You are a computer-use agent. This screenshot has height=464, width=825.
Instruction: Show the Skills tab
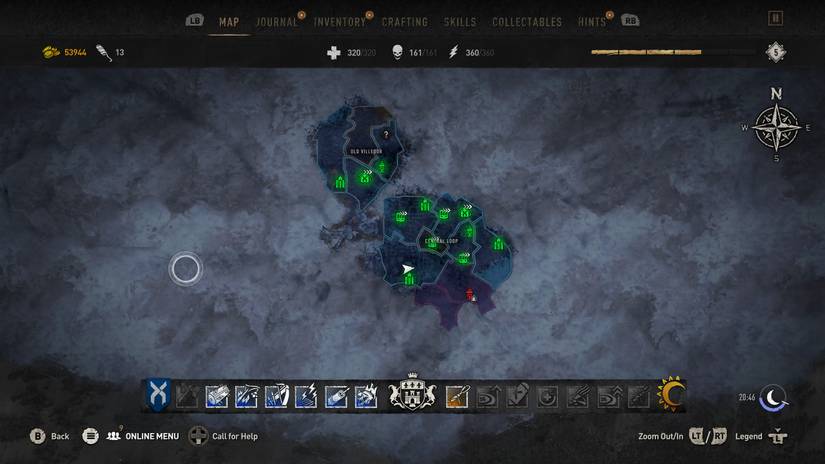coord(460,22)
